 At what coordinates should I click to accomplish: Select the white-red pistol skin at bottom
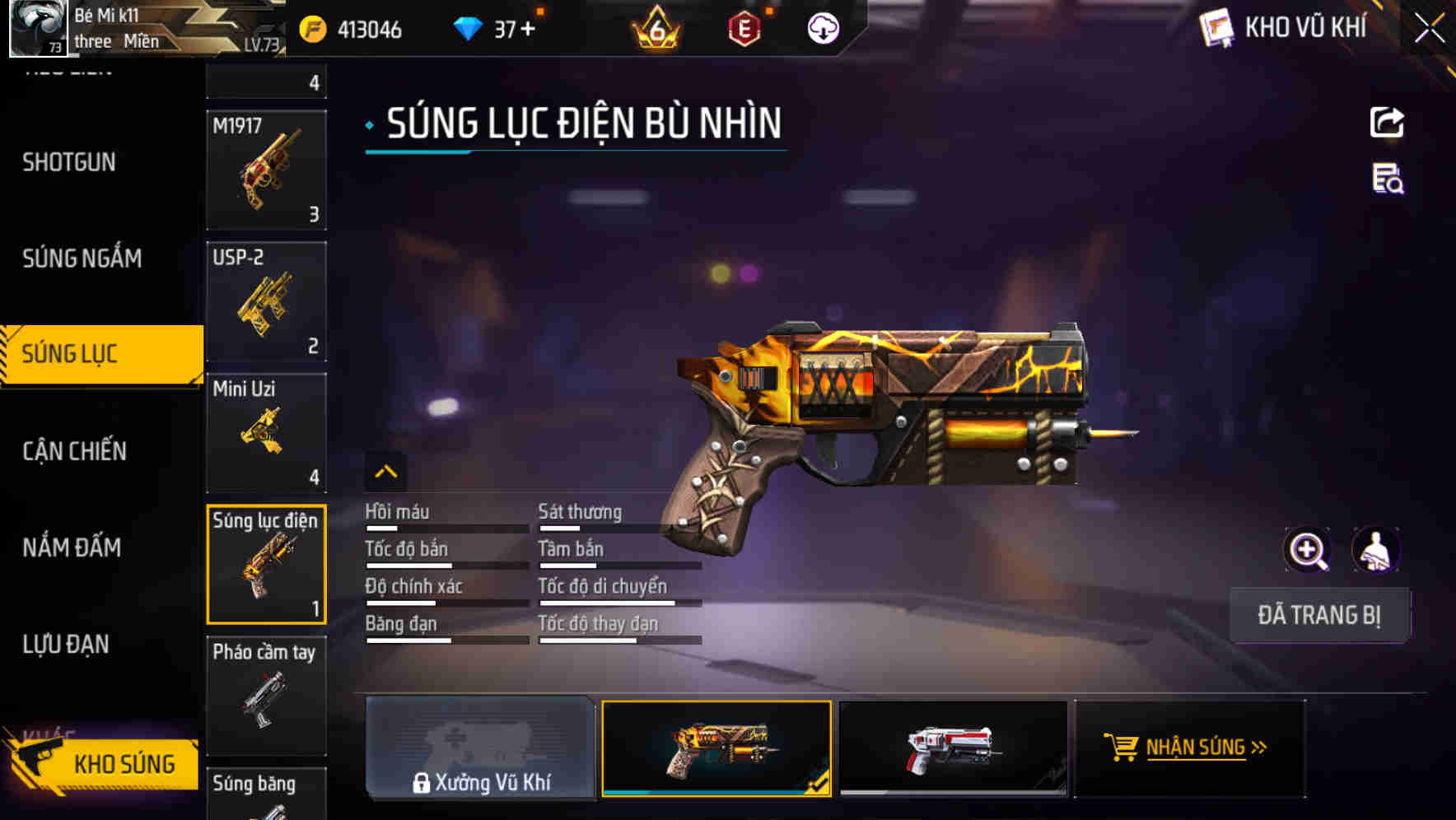tap(952, 748)
